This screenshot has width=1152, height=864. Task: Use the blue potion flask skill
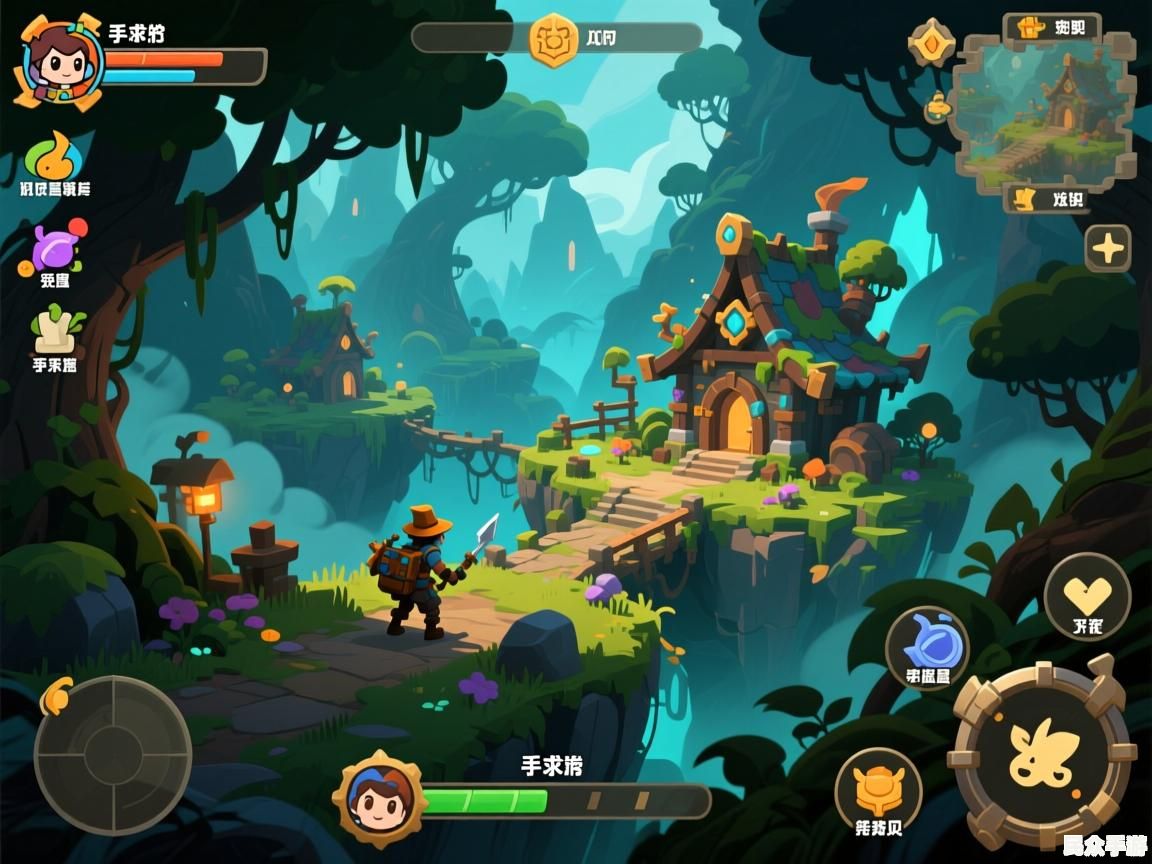927,648
